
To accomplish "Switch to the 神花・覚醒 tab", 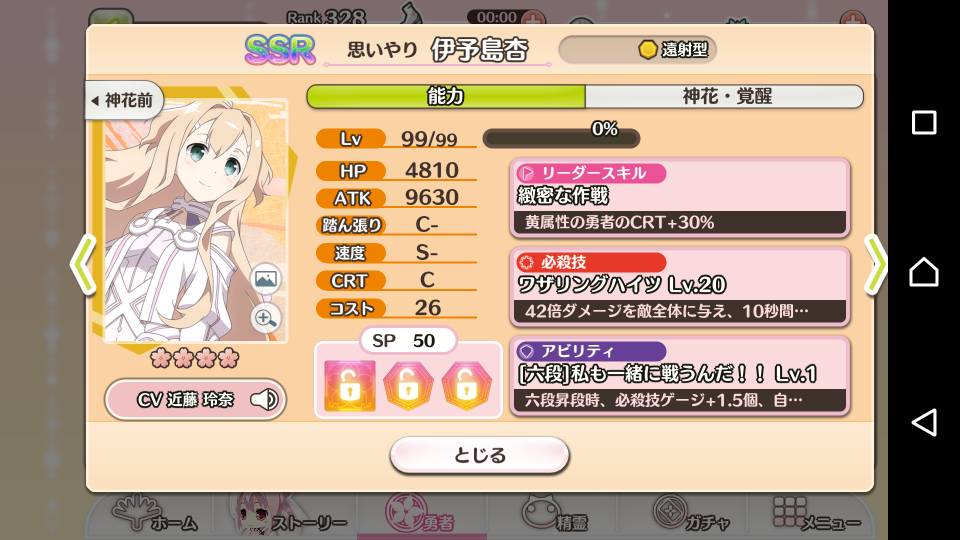I will (x=726, y=96).
